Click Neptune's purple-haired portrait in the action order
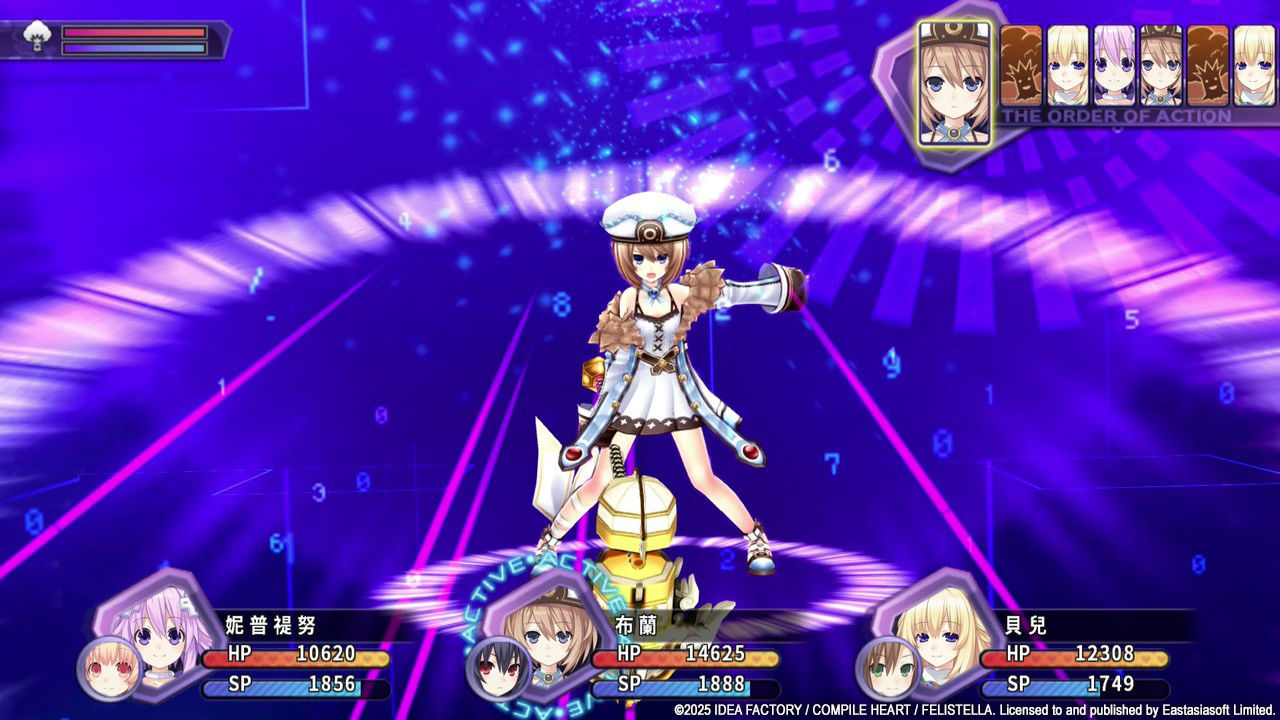This screenshot has width=1280, height=720. 1113,65
